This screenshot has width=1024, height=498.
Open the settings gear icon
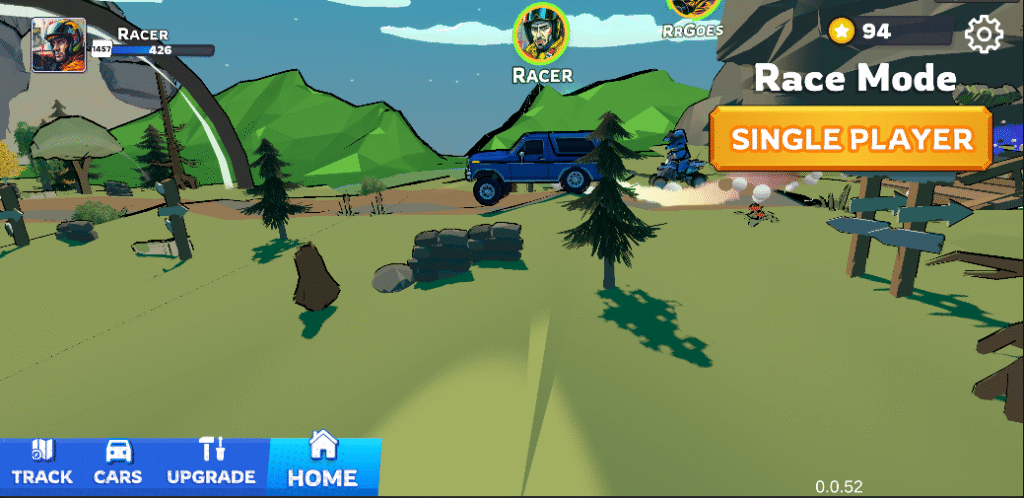[x=983, y=35]
